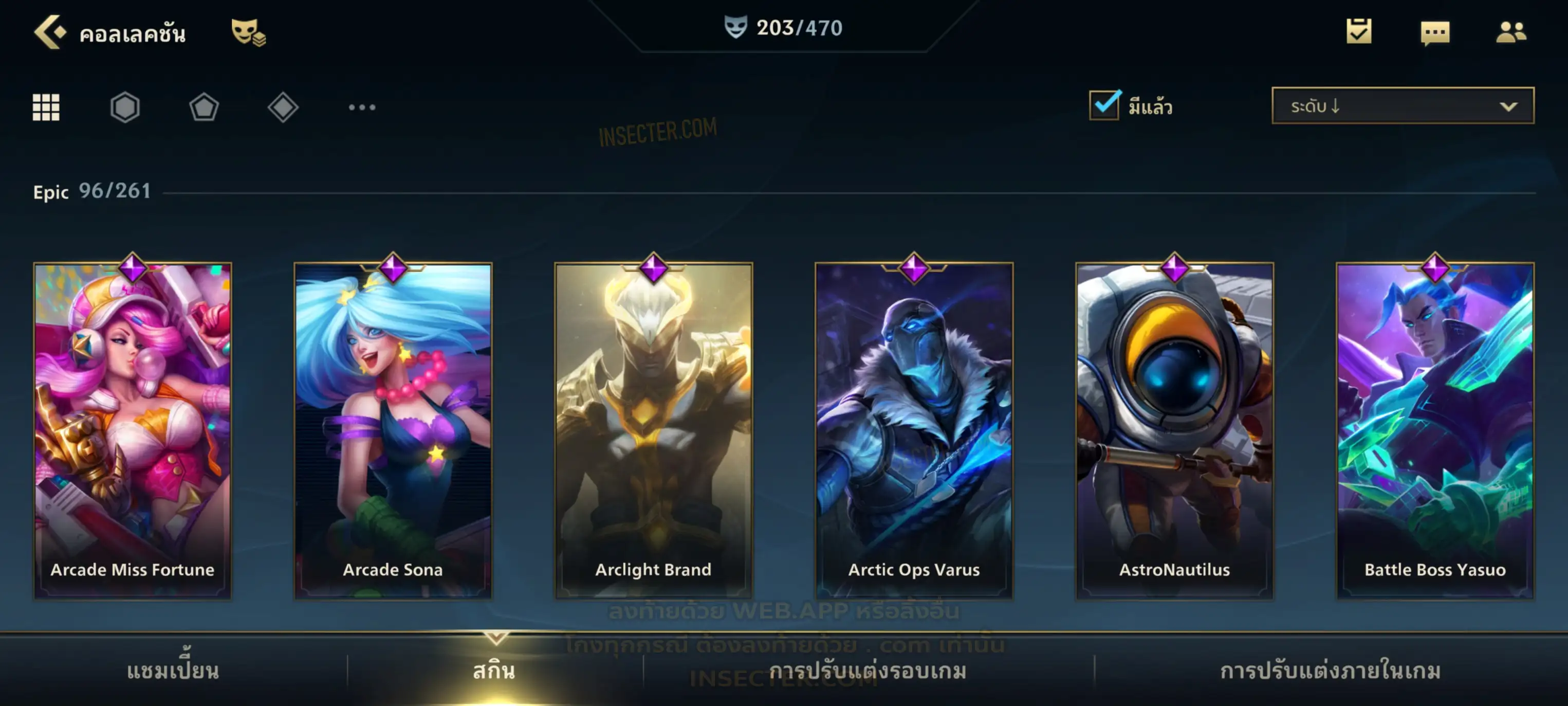Screen dimensions: 1568x706
Task: Pick the Arctic Ops Varus skin card
Action: pos(914,429)
